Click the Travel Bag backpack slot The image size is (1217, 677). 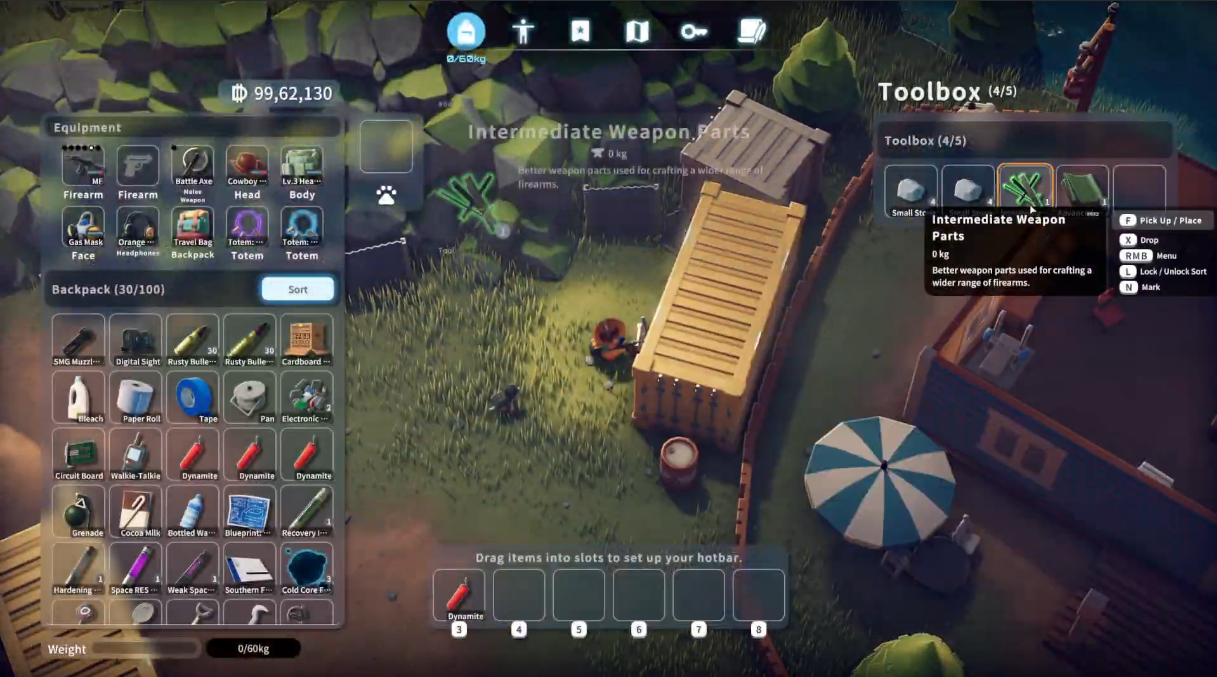[x=193, y=228]
